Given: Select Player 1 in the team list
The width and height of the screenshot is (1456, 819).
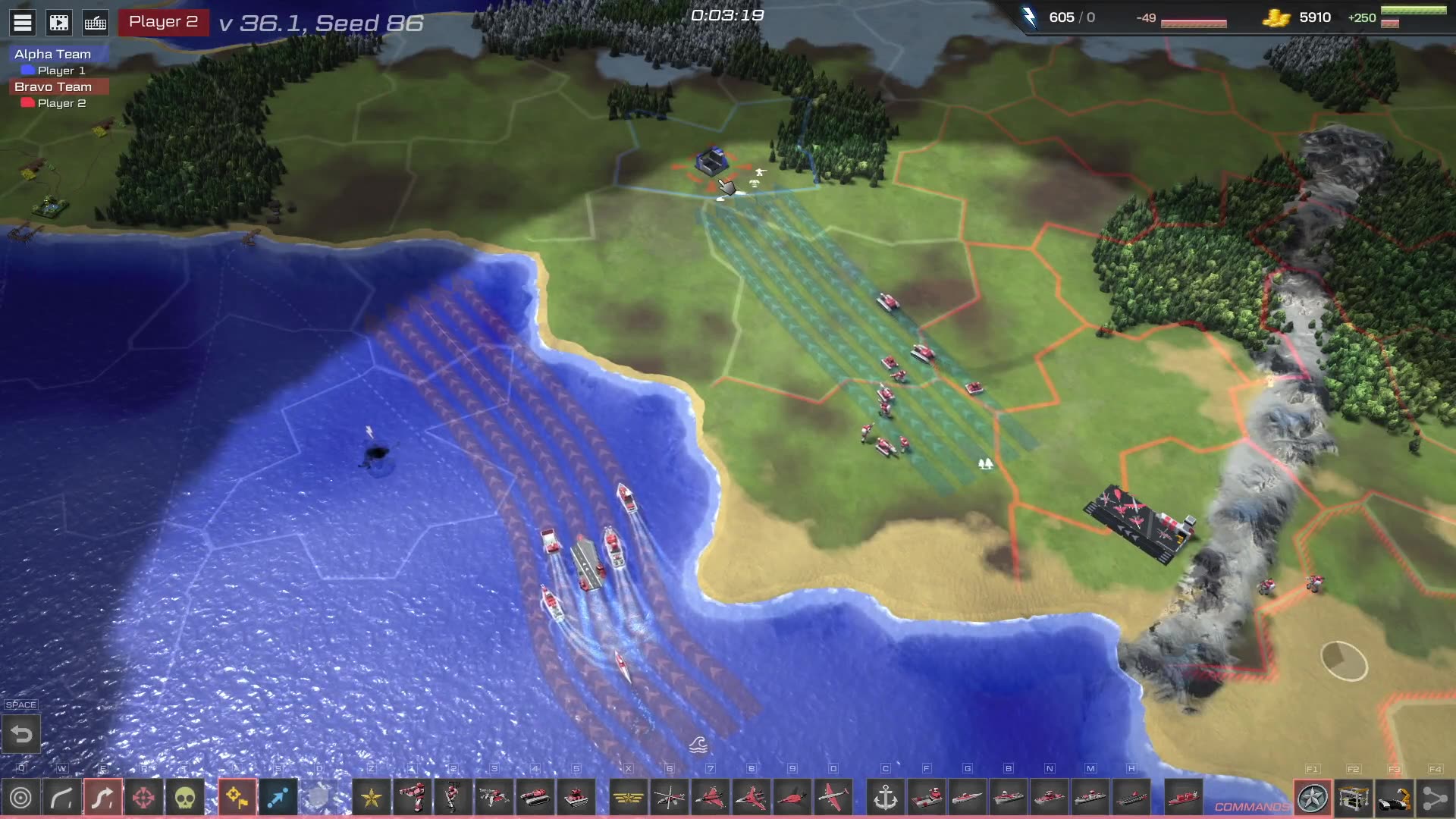Looking at the screenshot, I should pos(61,71).
